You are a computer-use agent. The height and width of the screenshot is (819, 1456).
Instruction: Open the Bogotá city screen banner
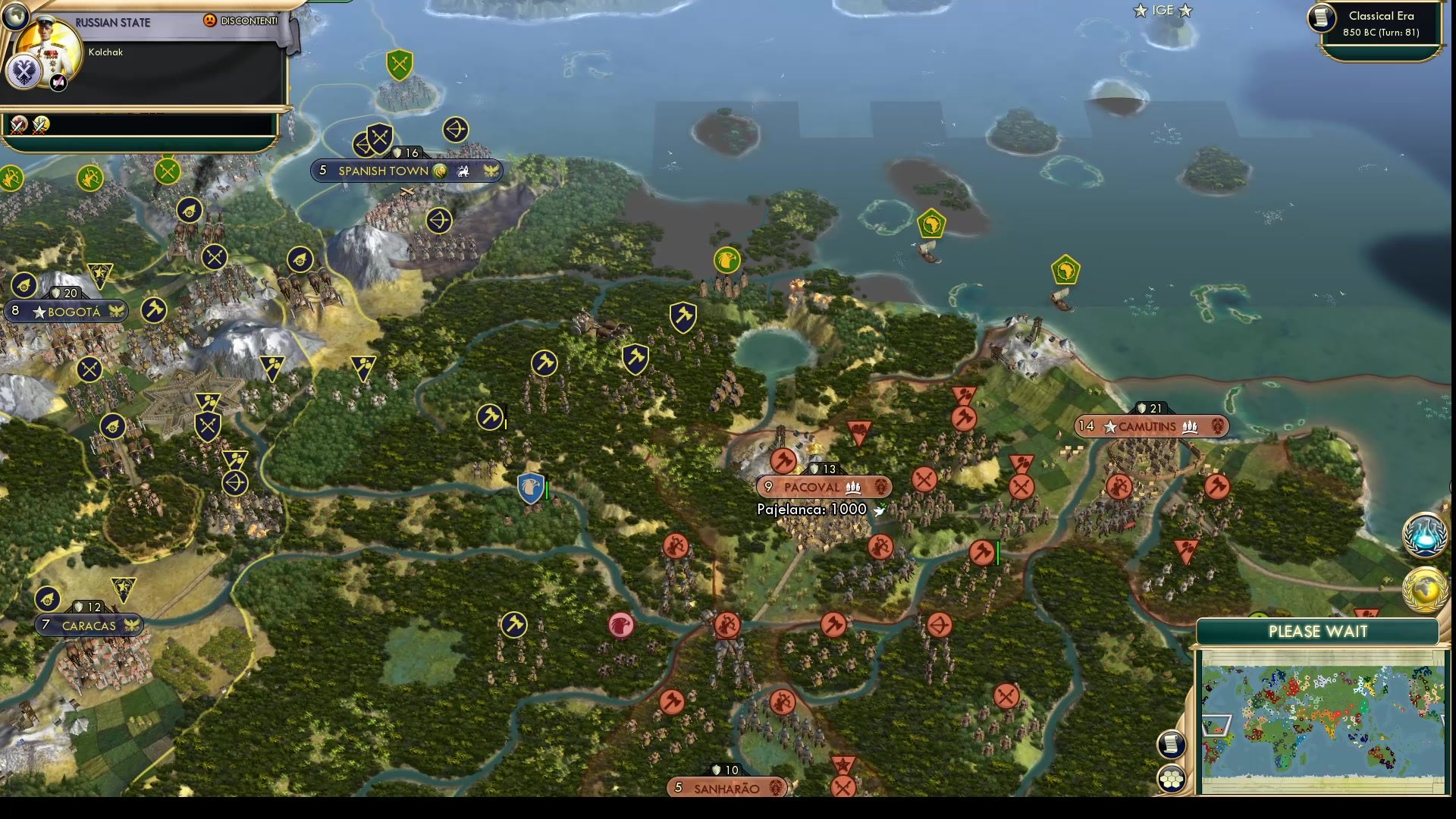pyautogui.click(x=67, y=311)
